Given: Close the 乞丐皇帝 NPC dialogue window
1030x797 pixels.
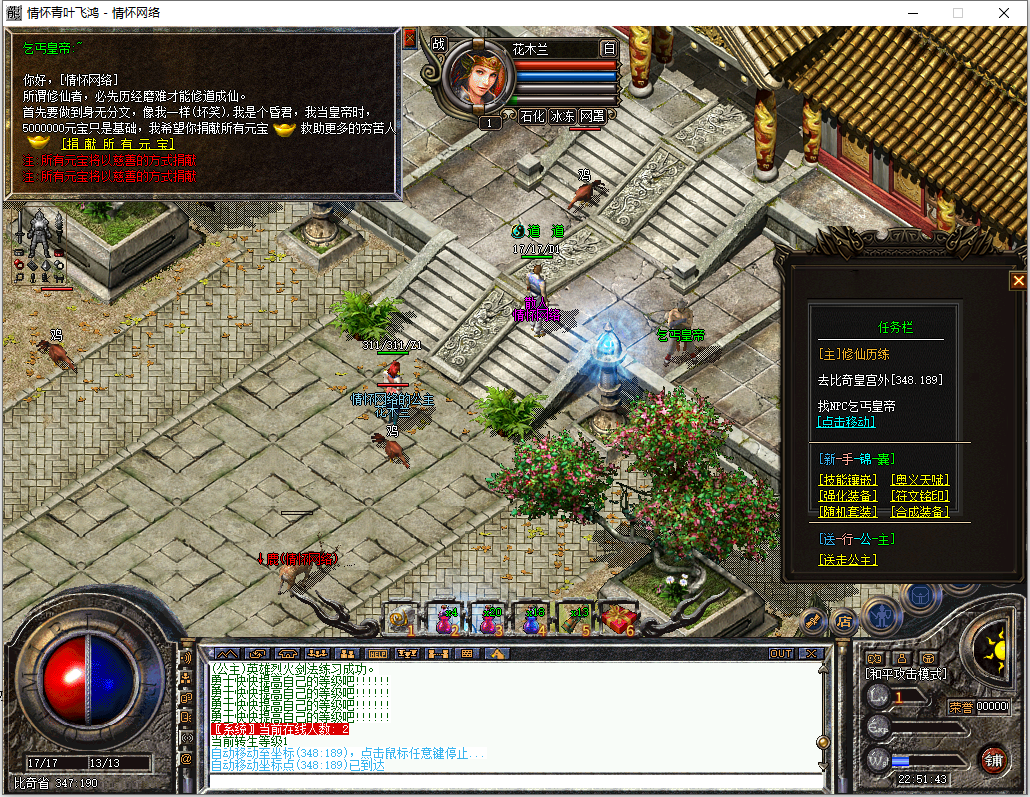Looking at the screenshot, I should coord(410,39).
